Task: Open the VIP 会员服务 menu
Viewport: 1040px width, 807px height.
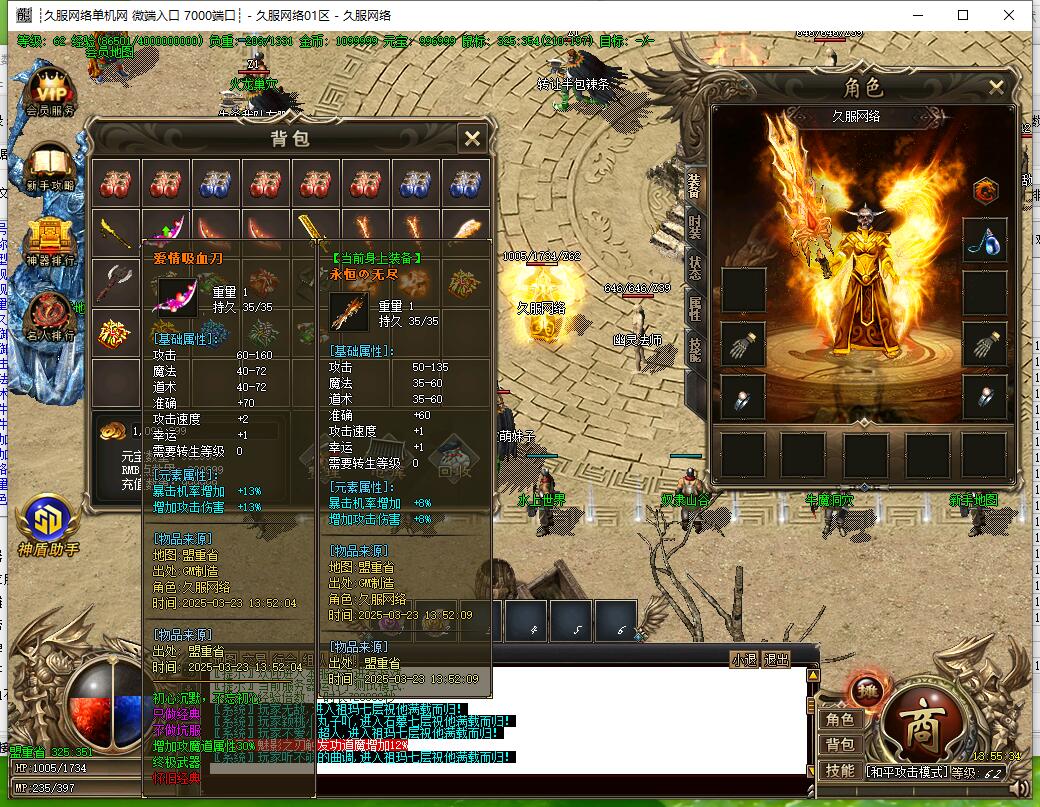Action: (49, 91)
